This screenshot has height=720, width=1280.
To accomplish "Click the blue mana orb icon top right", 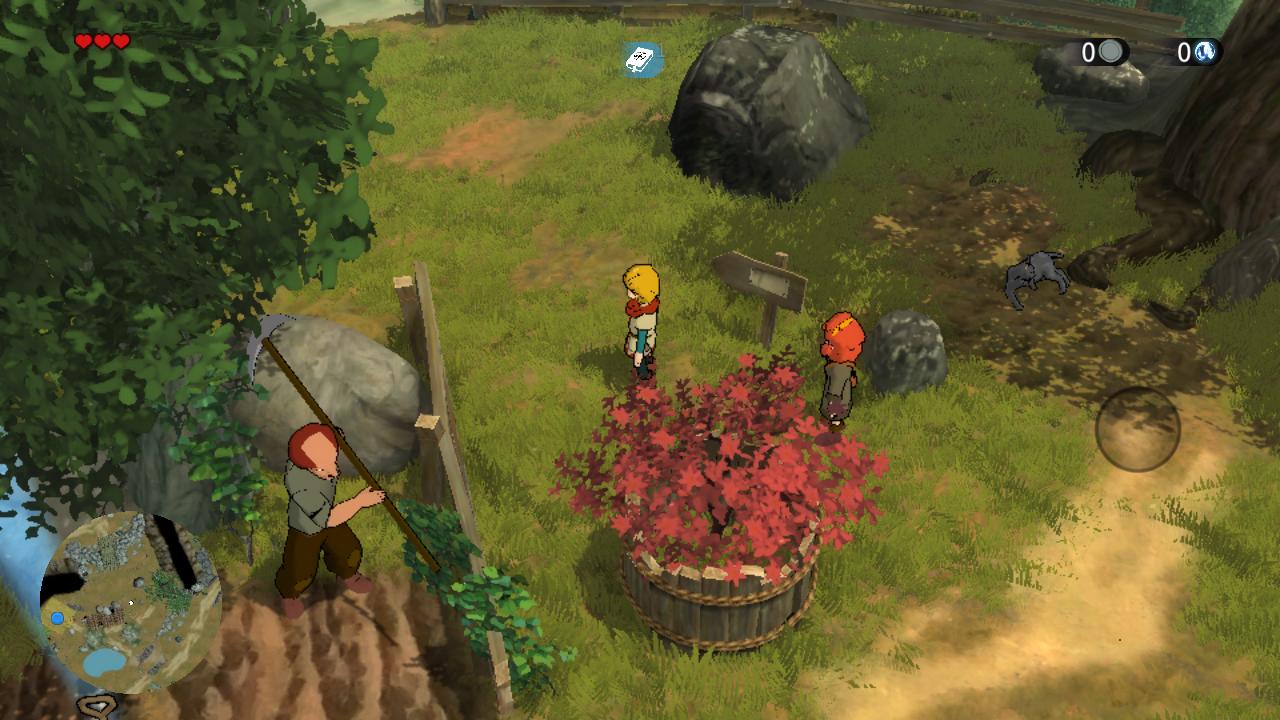I will (x=1207, y=51).
